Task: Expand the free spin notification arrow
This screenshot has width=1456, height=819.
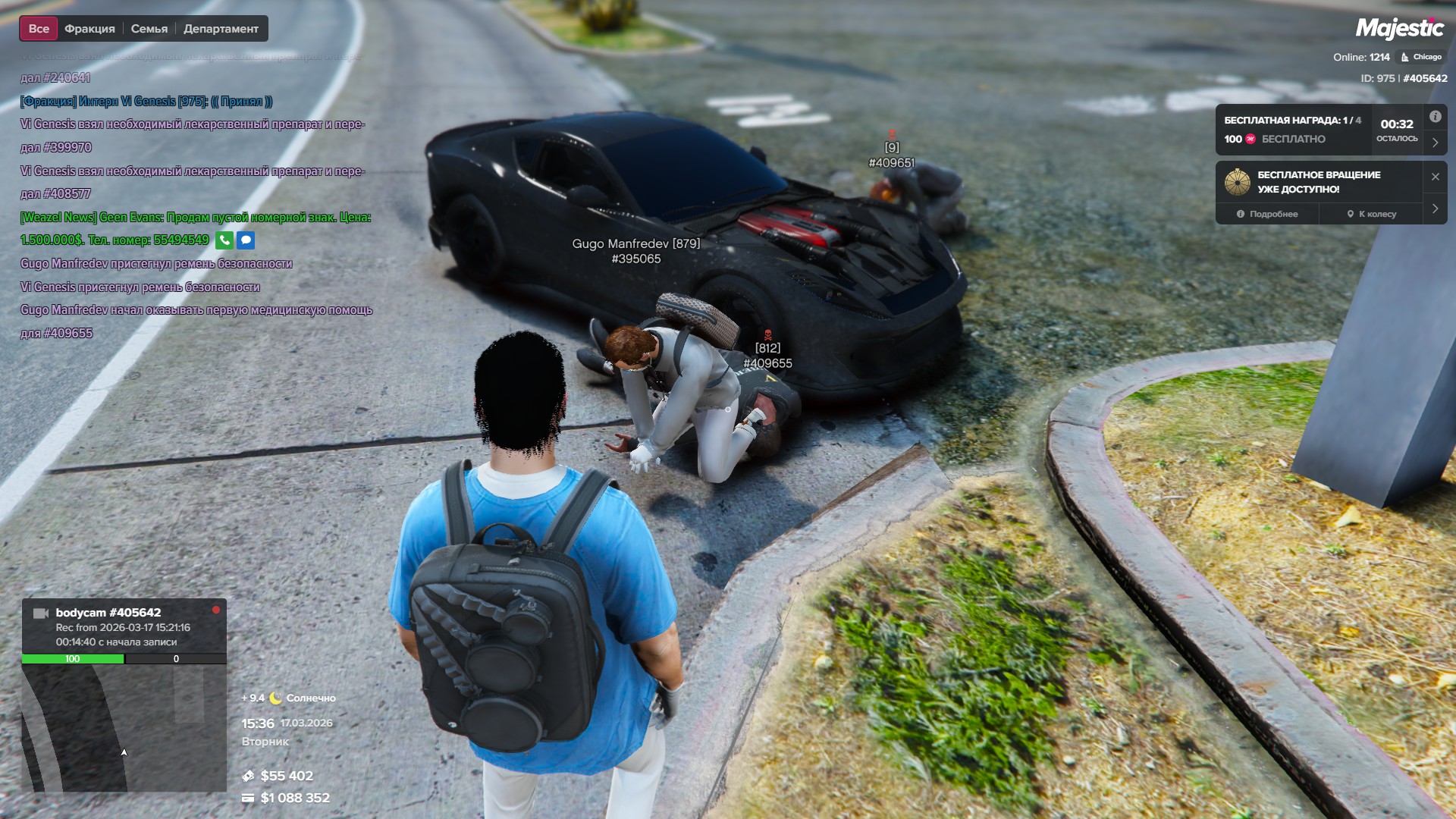Action: [1435, 209]
